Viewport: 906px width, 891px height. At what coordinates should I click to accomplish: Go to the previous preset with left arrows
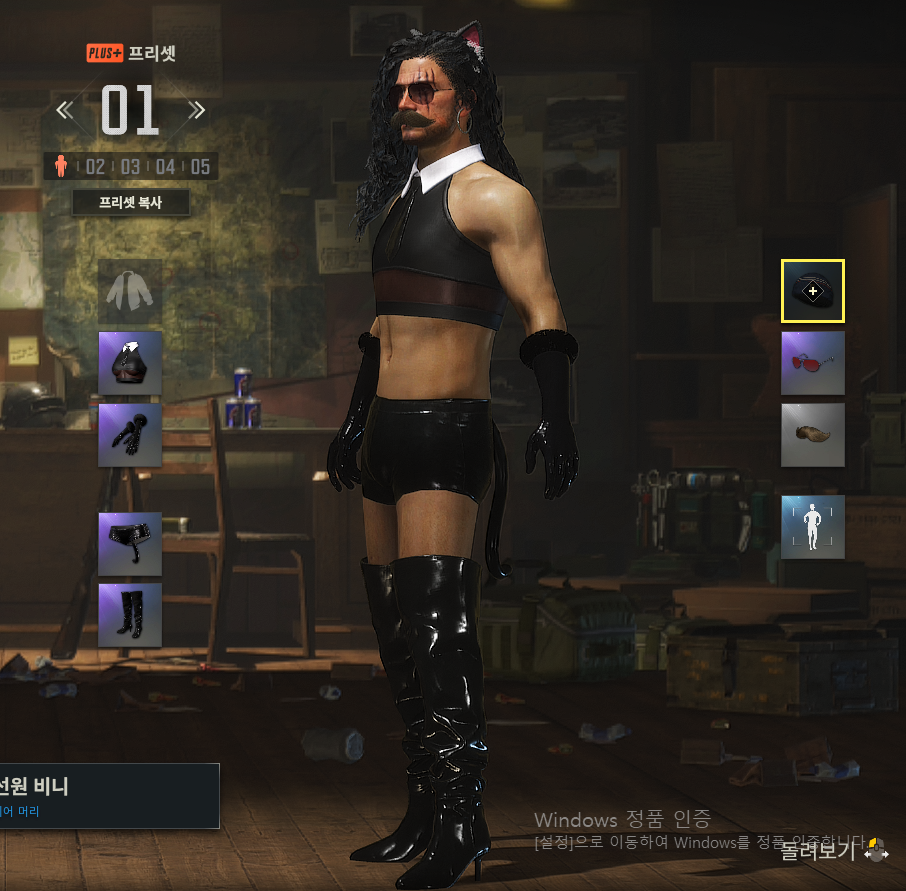point(65,110)
